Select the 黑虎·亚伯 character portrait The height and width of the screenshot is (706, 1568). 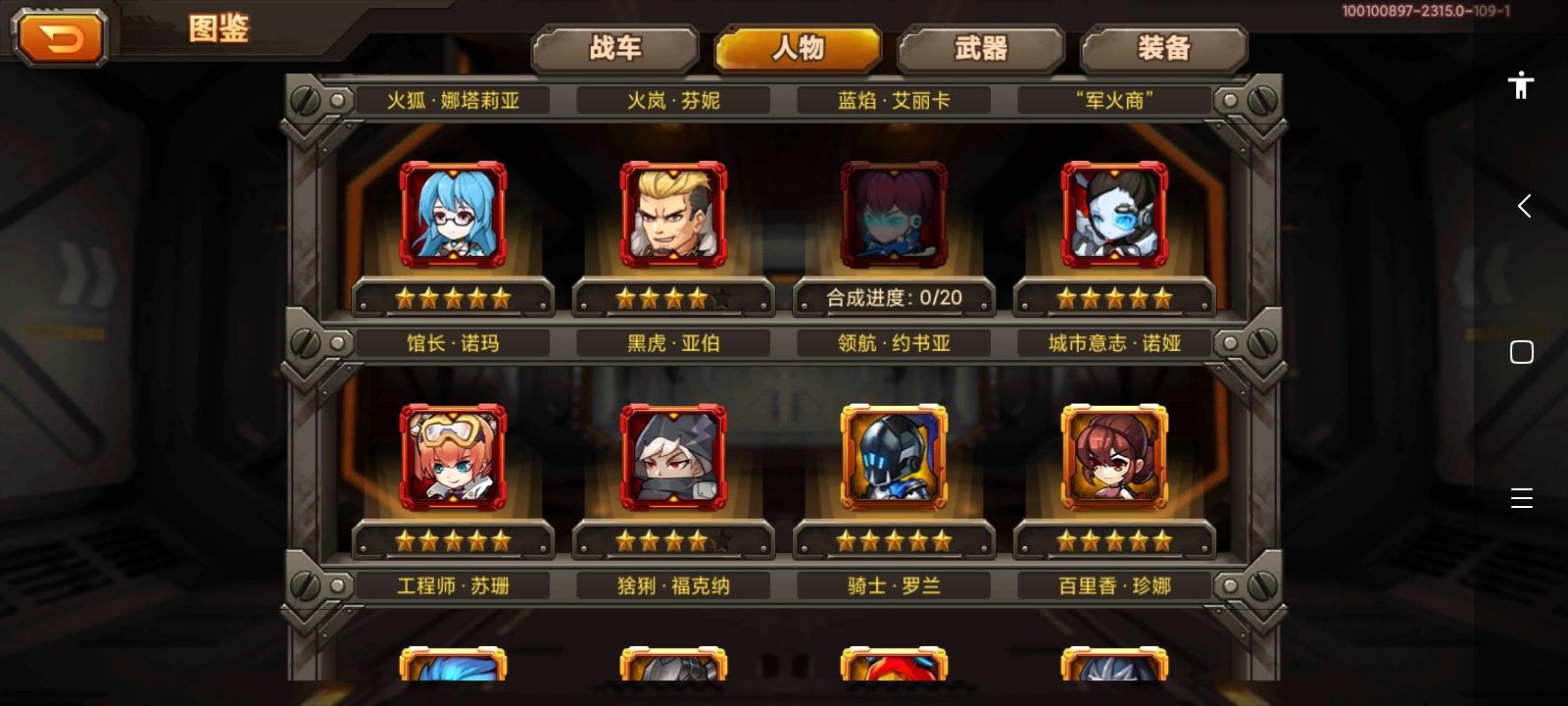[673, 213]
